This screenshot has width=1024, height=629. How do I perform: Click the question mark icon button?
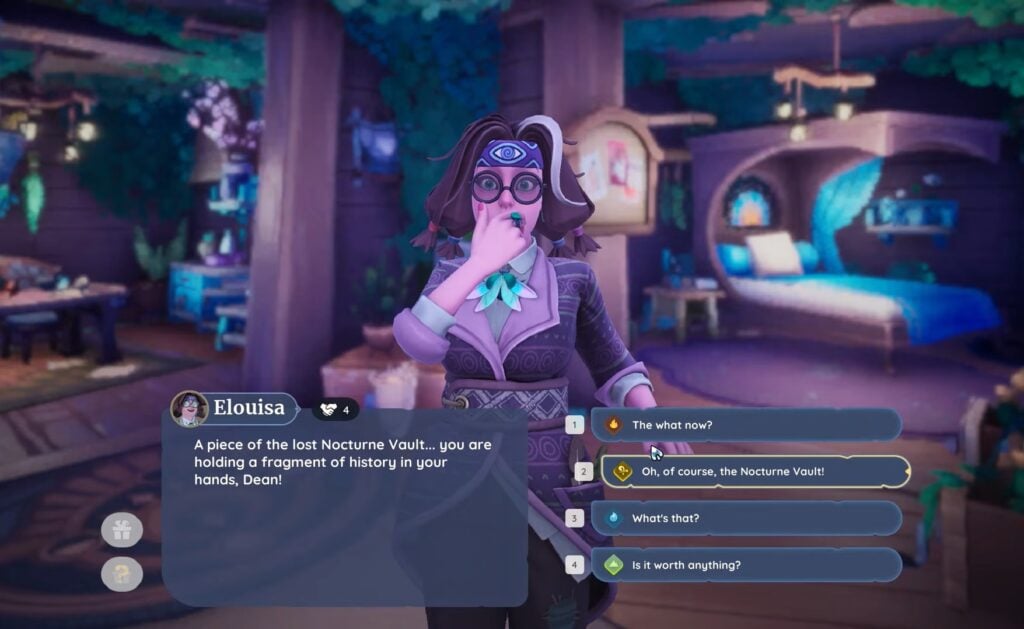click(x=122, y=574)
